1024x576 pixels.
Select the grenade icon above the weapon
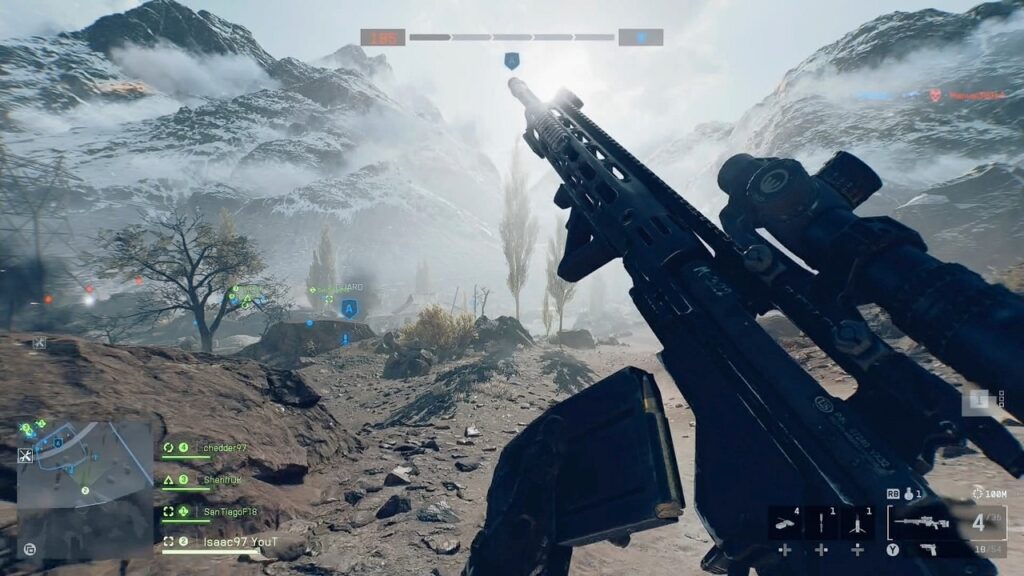908,494
